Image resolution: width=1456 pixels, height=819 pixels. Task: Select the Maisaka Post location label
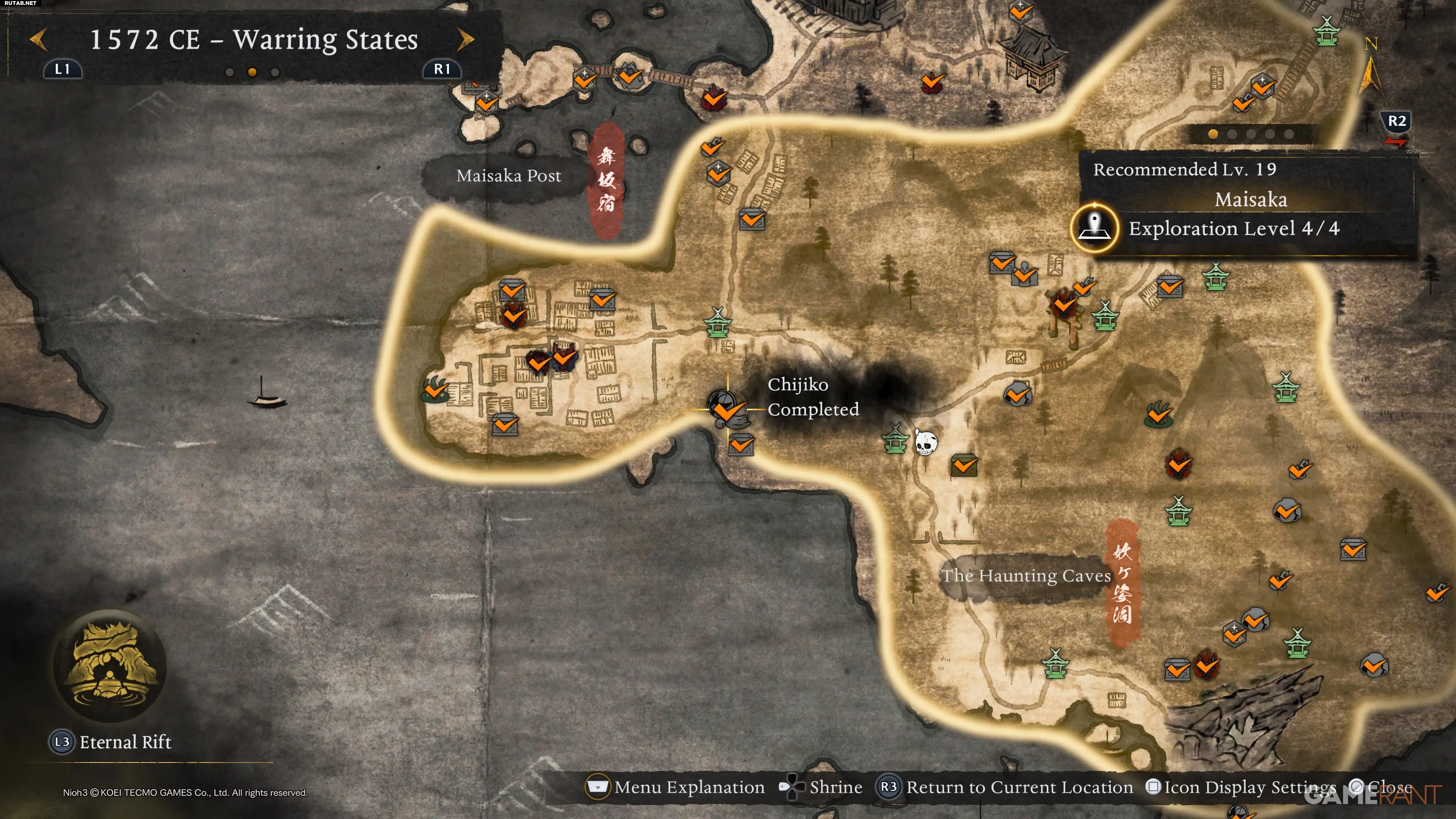click(508, 176)
